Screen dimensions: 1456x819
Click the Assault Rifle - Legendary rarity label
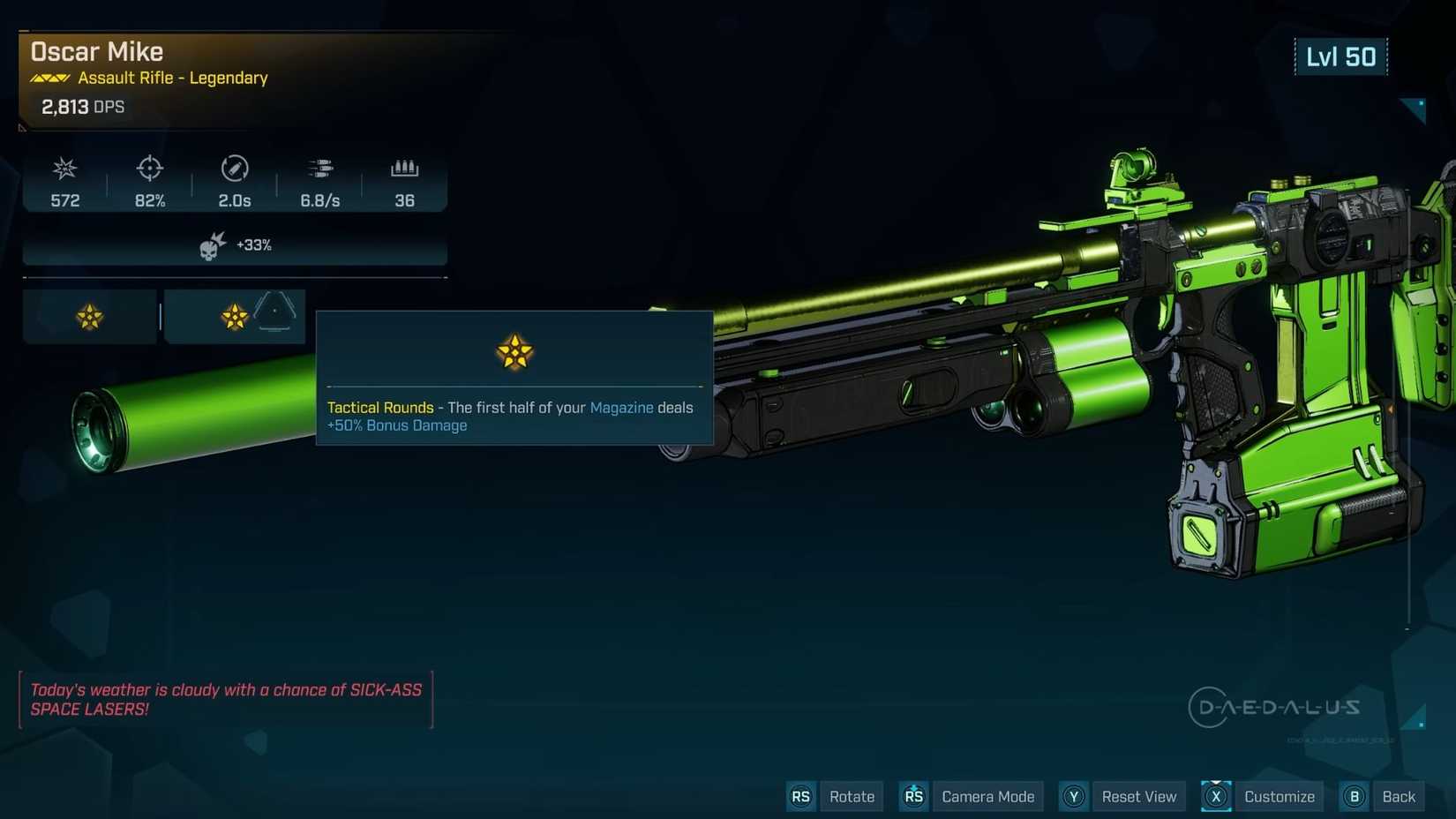tap(173, 78)
